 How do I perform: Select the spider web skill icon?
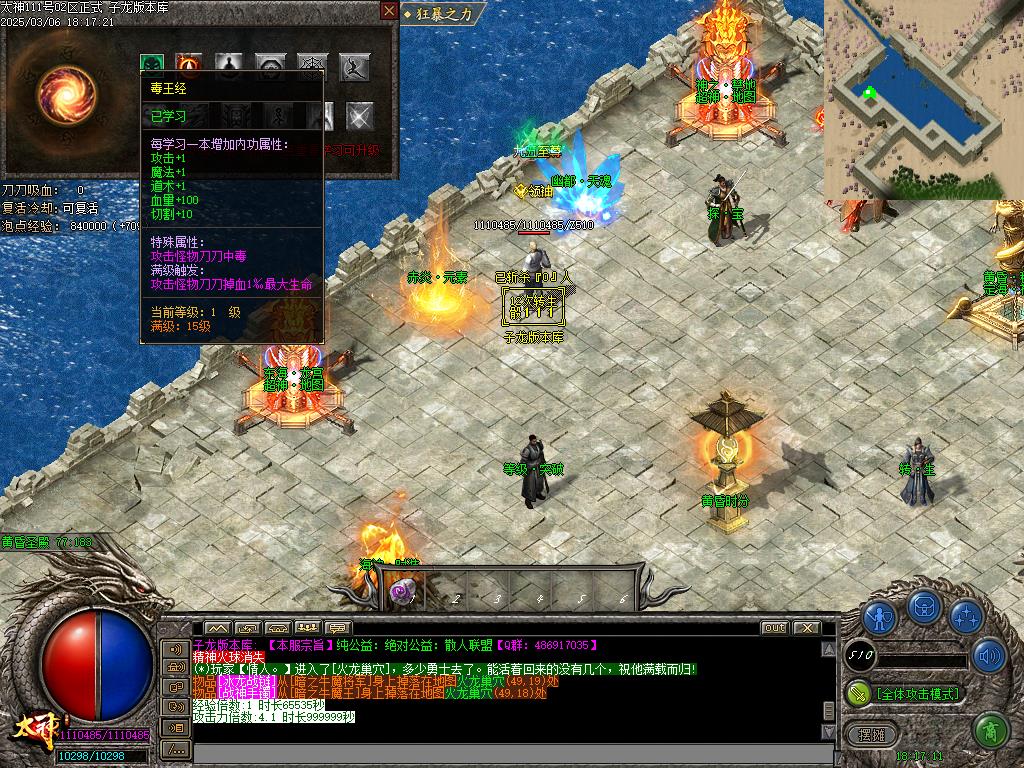313,67
